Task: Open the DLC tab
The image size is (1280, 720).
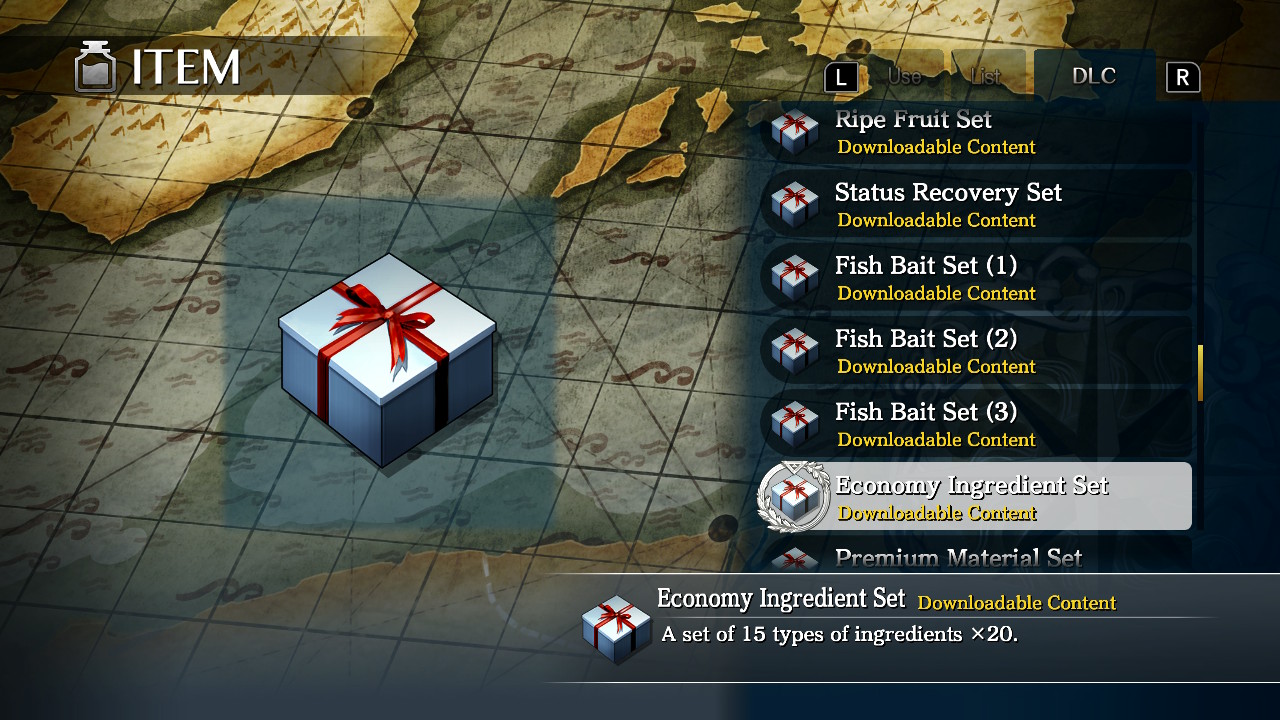Action: point(1093,74)
